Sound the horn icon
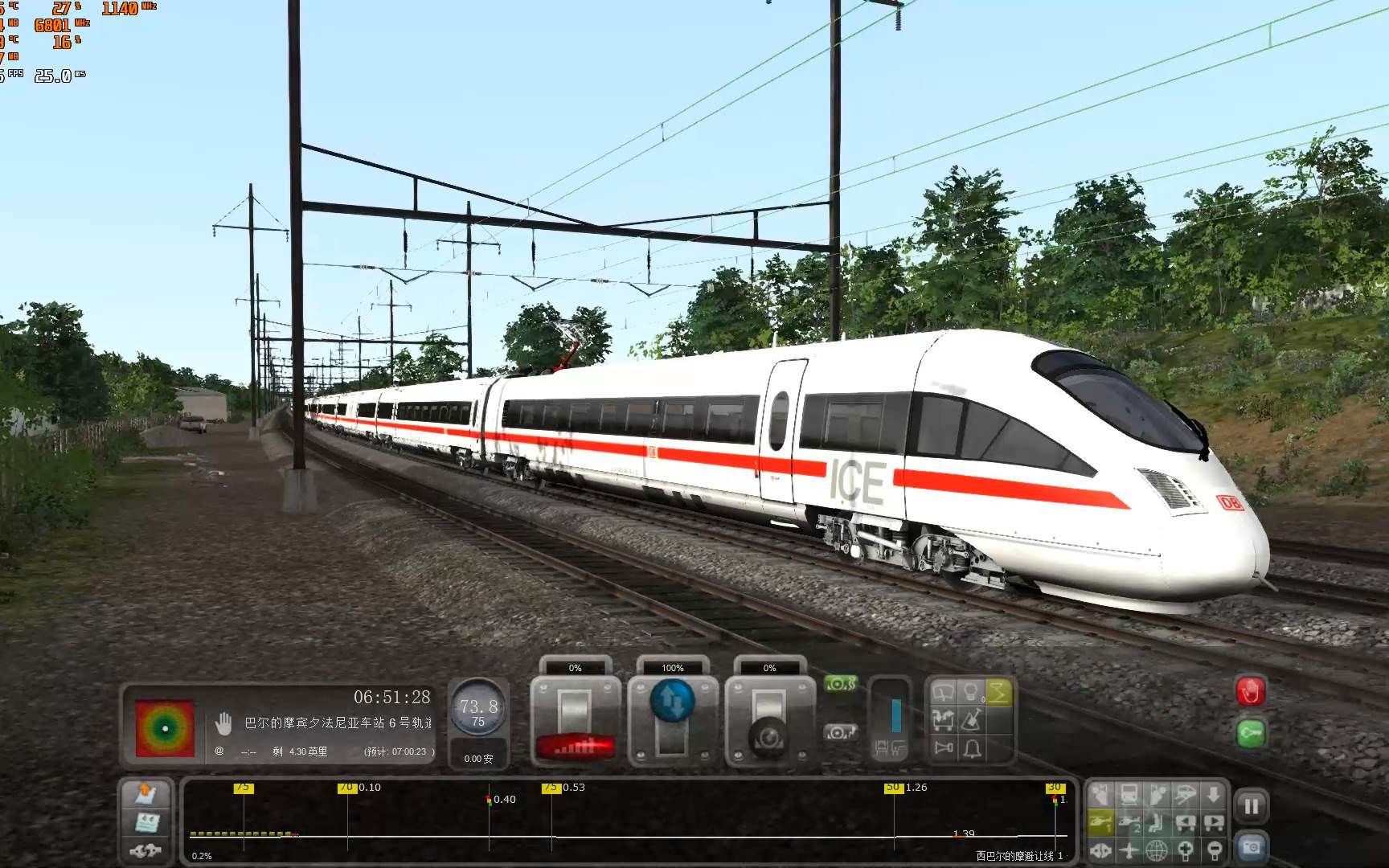 coord(943,747)
